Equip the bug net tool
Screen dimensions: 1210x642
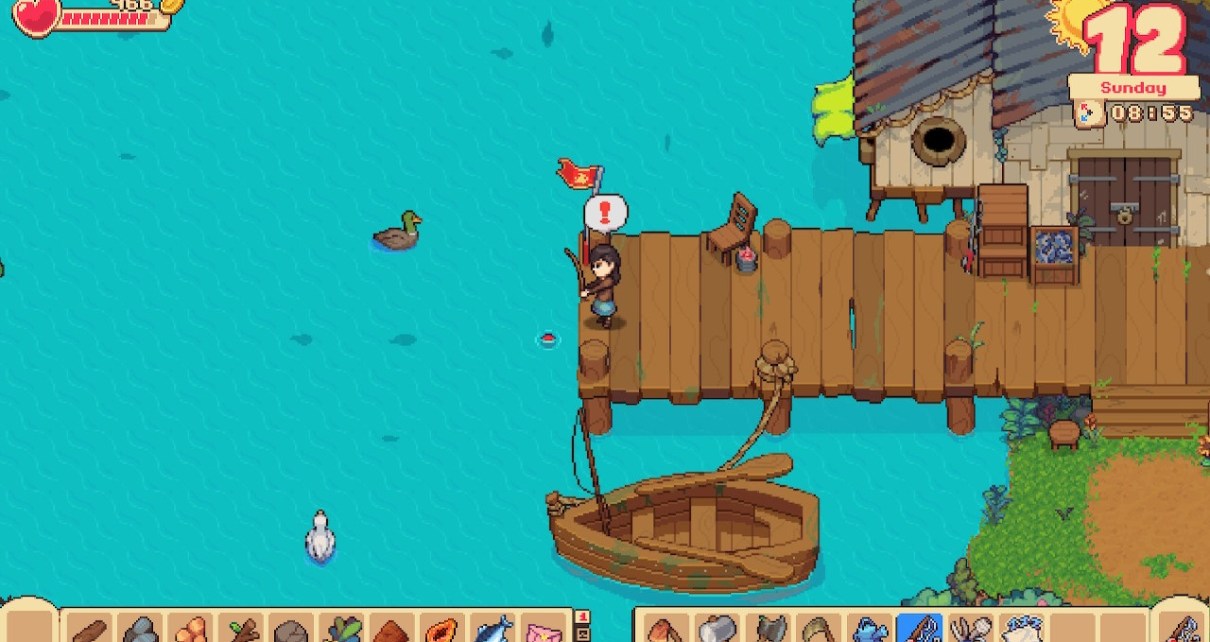pyautogui.click(x=968, y=630)
